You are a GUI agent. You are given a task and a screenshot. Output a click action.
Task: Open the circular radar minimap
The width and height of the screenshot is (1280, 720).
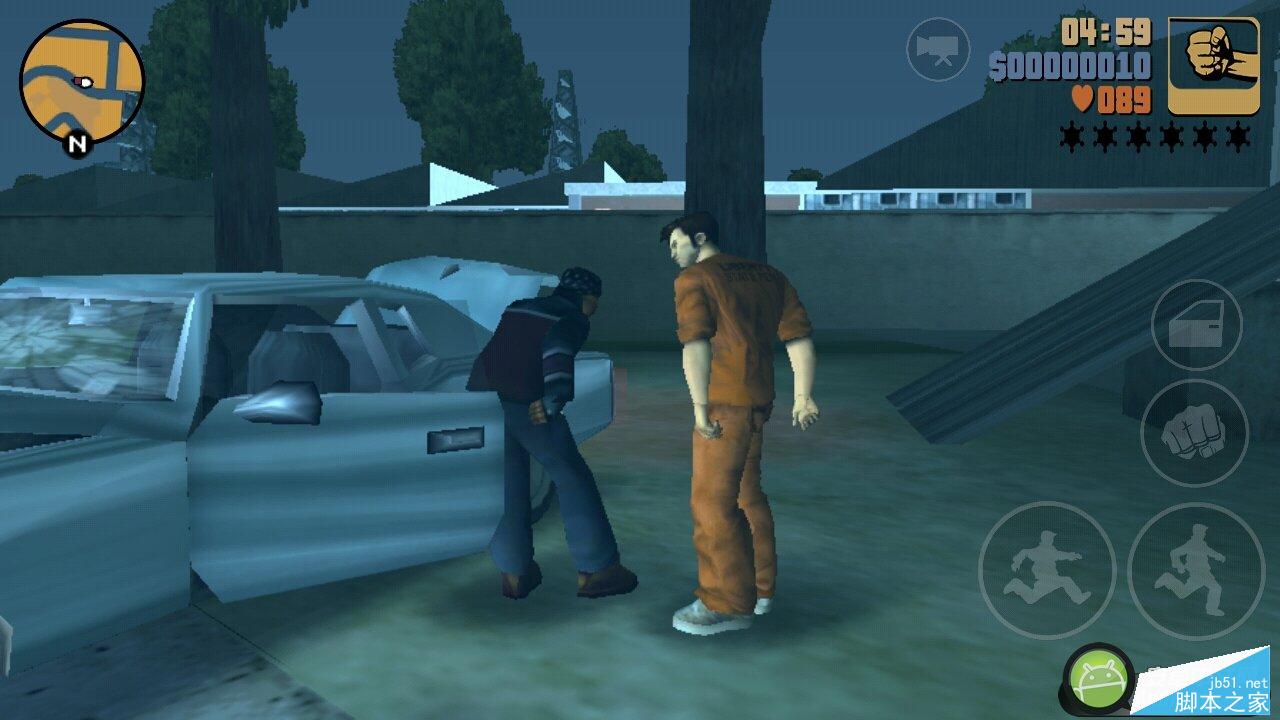click(x=82, y=82)
